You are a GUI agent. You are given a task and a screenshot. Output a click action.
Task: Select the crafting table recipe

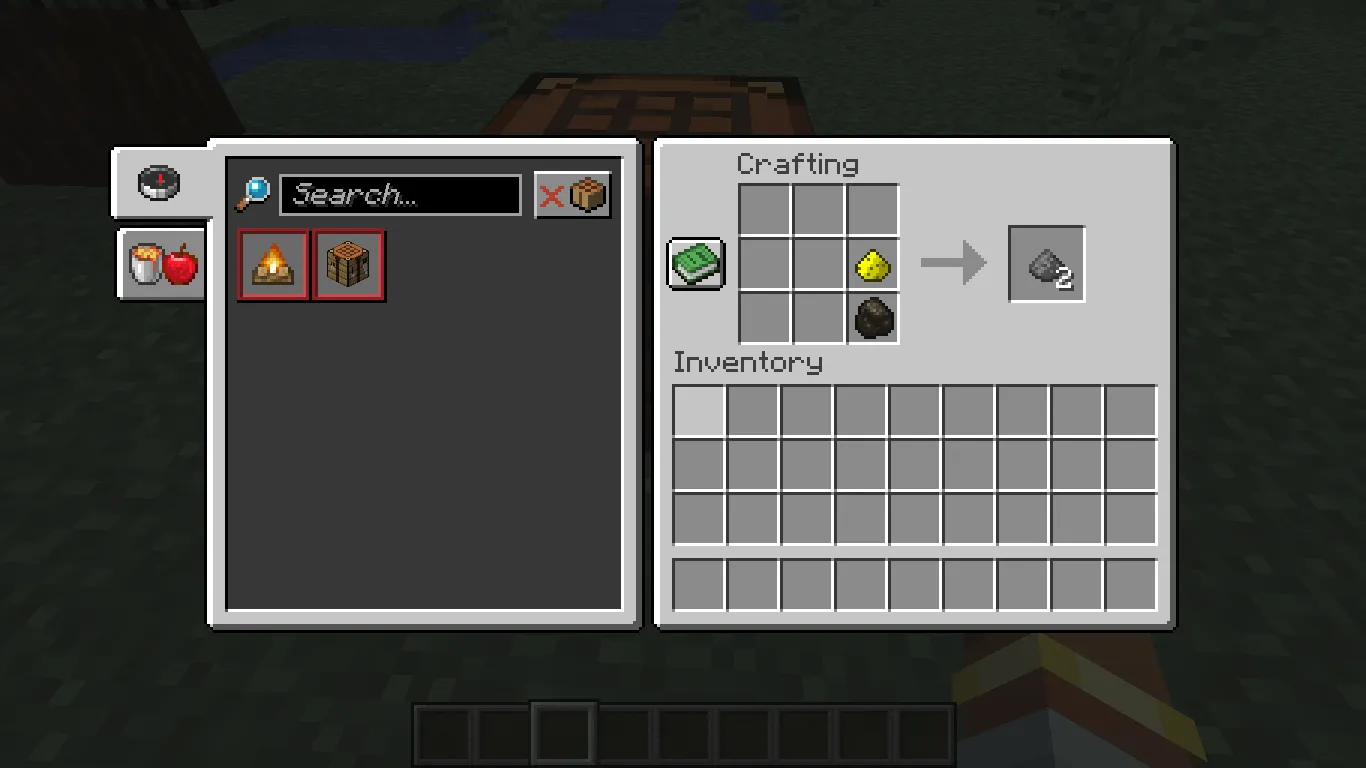click(348, 264)
